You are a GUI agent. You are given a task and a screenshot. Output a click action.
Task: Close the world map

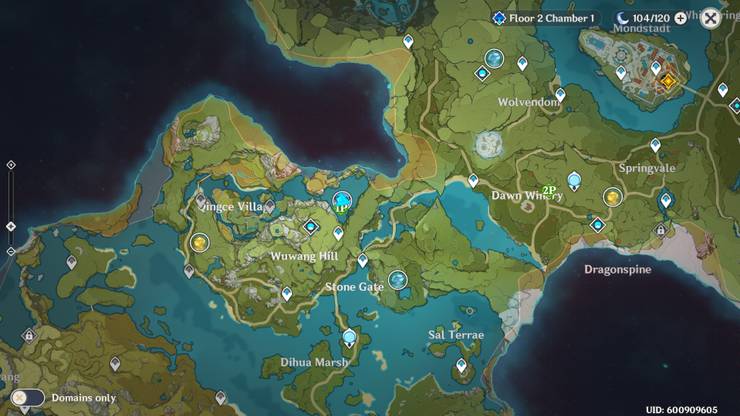[710, 18]
